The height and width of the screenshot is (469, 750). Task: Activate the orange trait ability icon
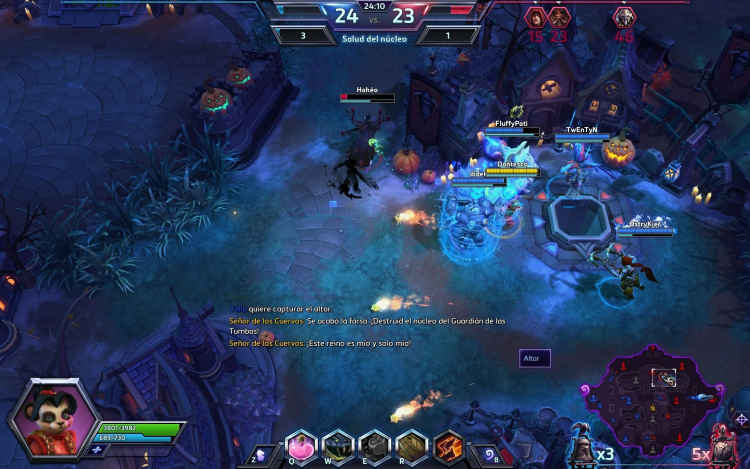click(449, 446)
